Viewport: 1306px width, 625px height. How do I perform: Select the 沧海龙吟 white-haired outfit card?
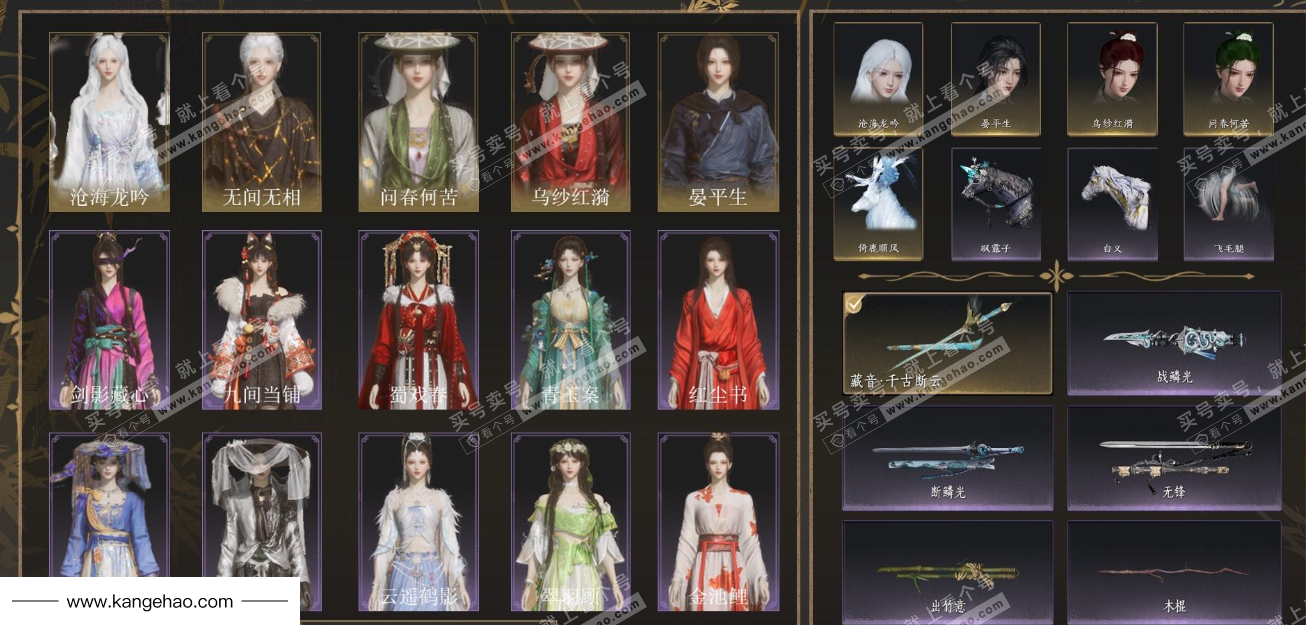[109, 121]
